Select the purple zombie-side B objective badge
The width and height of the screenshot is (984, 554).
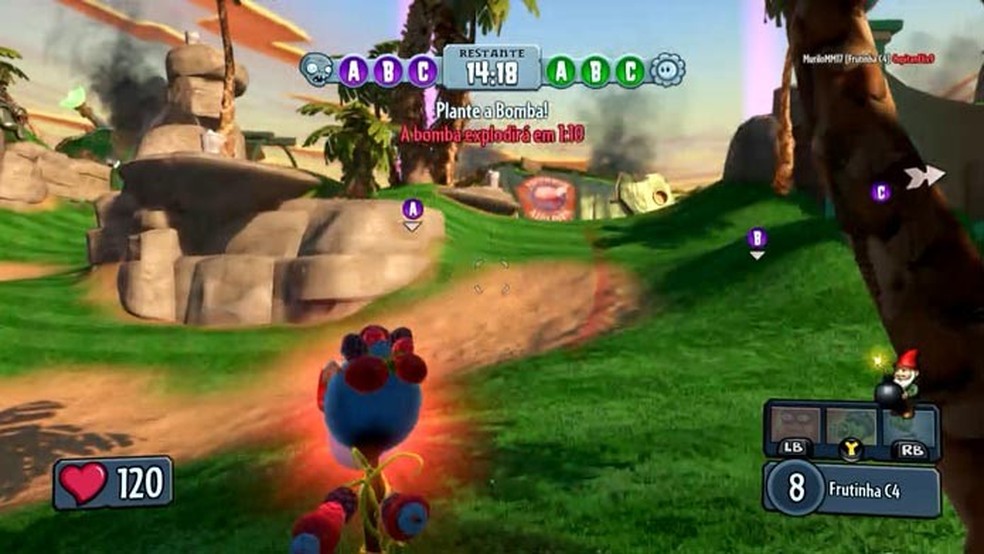[x=389, y=71]
